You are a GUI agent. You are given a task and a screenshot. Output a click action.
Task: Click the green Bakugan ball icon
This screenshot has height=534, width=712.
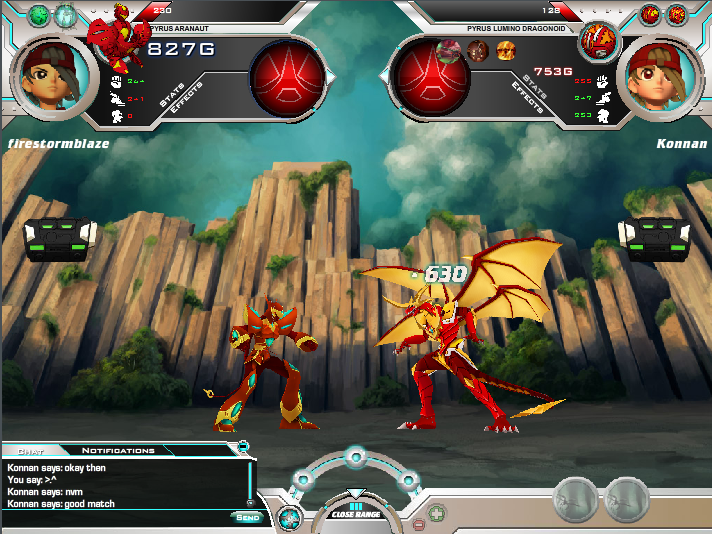(39, 15)
